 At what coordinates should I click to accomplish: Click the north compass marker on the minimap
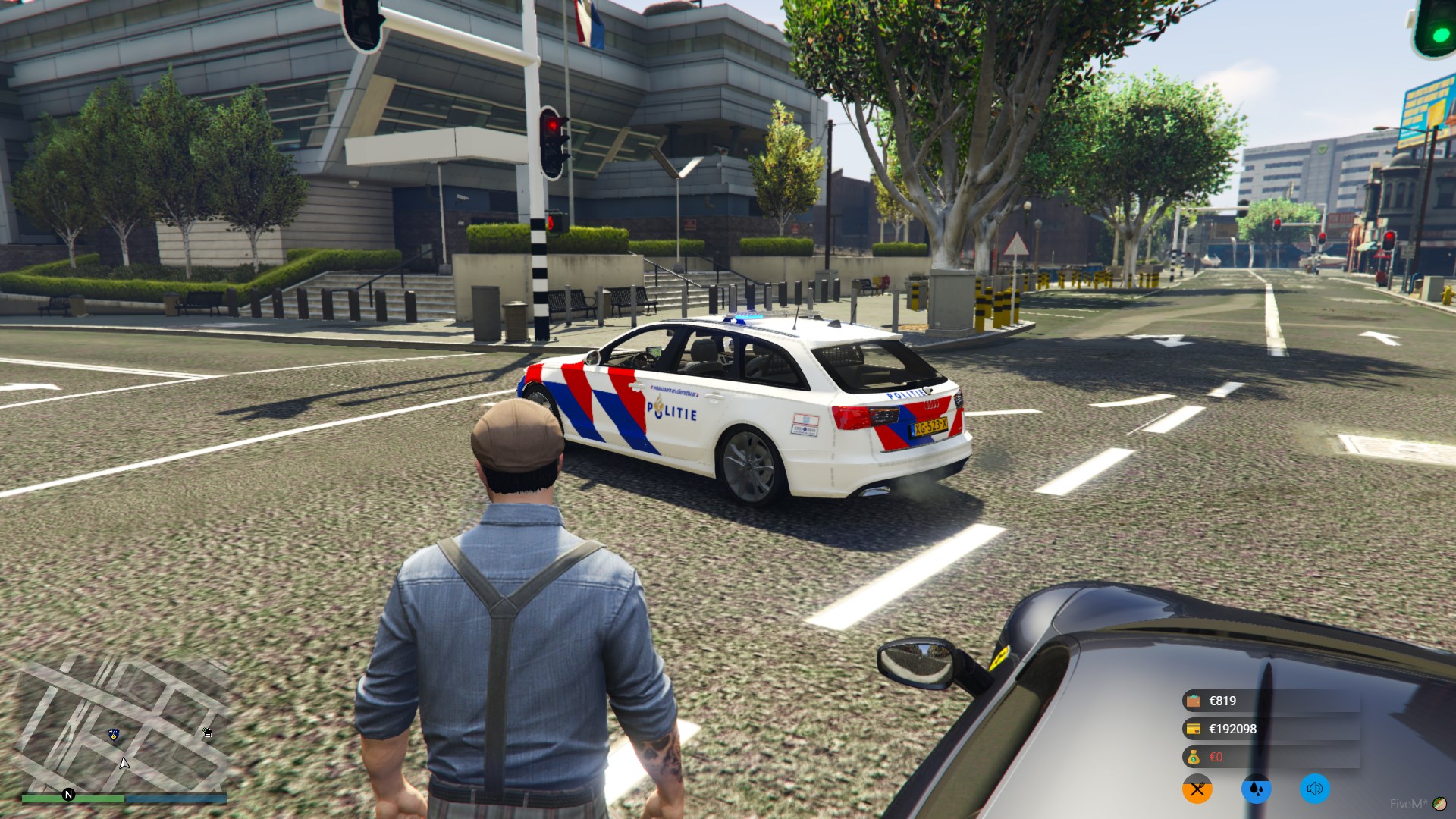pyautogui.click(x=68, y=795)
